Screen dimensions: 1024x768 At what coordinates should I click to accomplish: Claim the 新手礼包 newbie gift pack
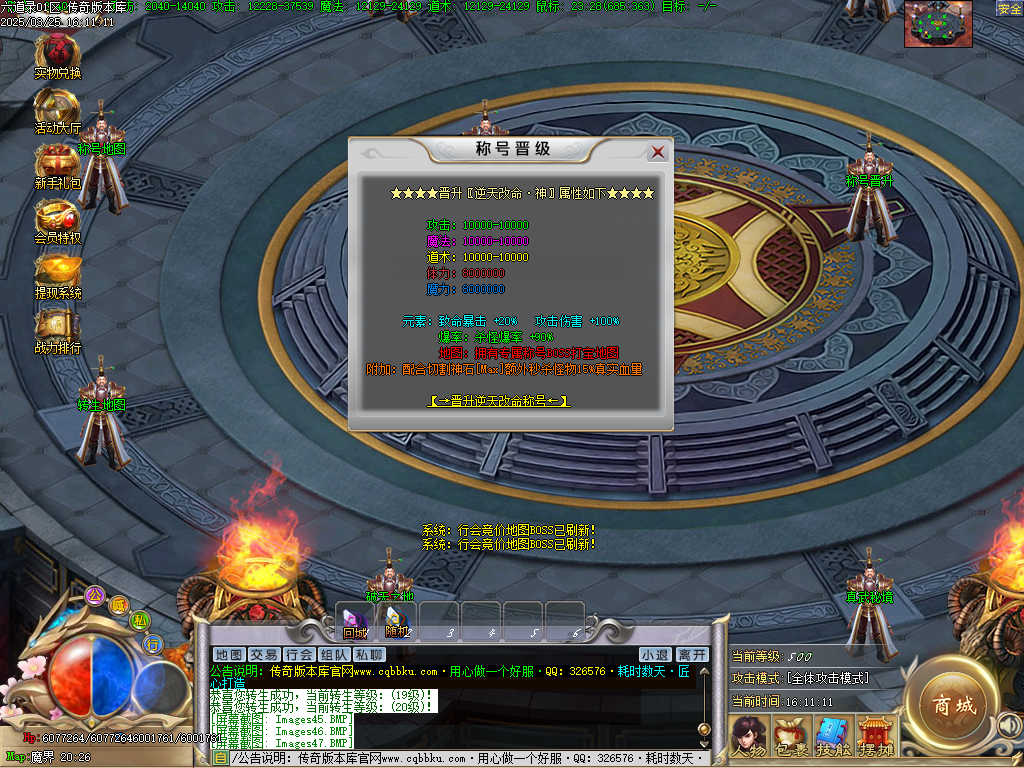(x=57, y=162)
